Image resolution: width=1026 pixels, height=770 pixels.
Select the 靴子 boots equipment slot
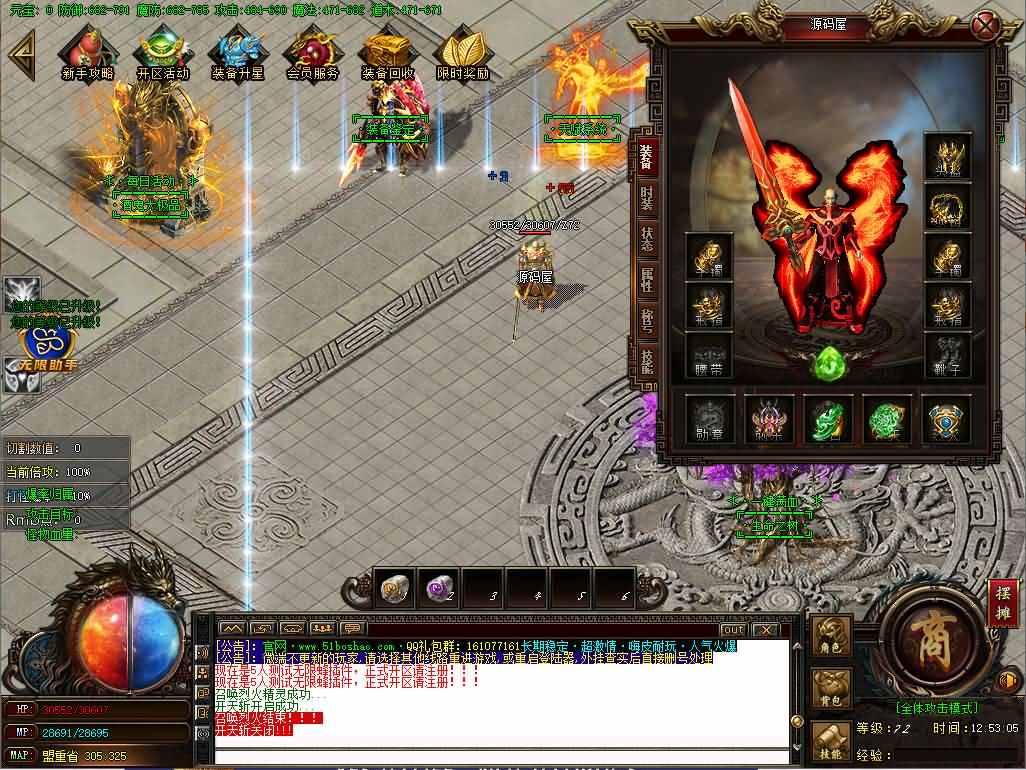(946, 356)
